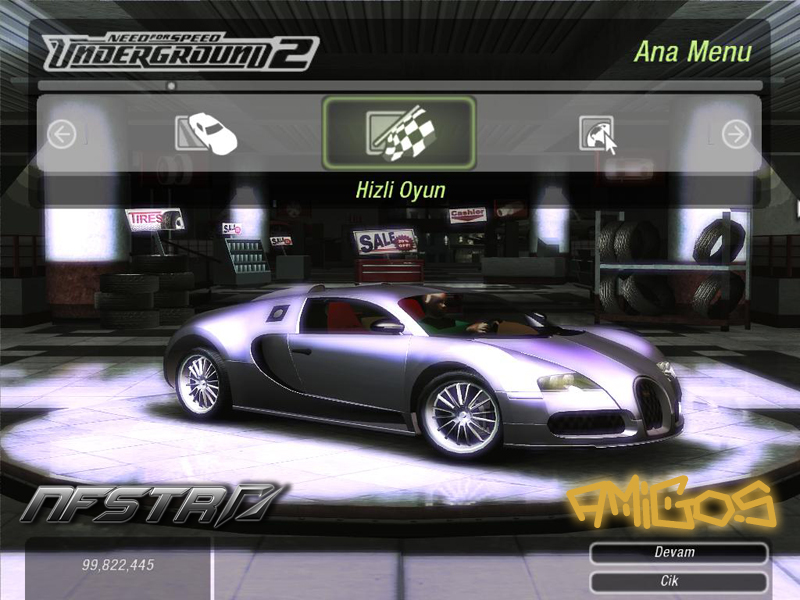Open the menu icon with mouse cursor
The height and width of the screenshot is (600, 800).
[598, 134]
